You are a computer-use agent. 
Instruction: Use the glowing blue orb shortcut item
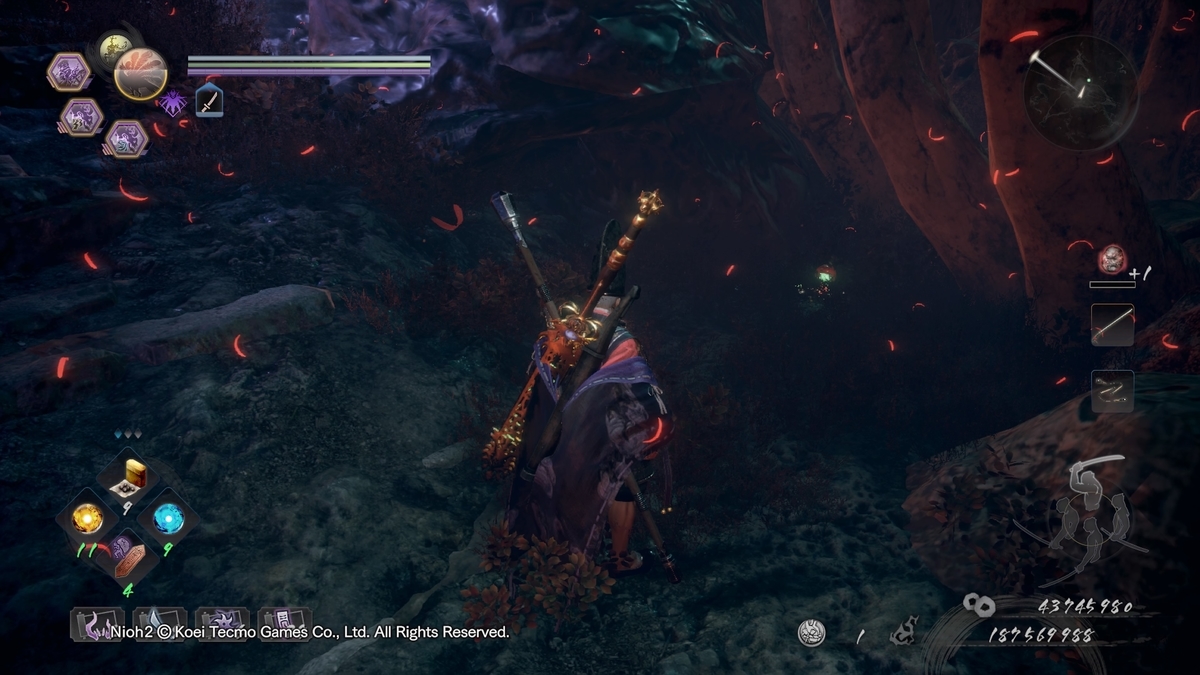167,517
